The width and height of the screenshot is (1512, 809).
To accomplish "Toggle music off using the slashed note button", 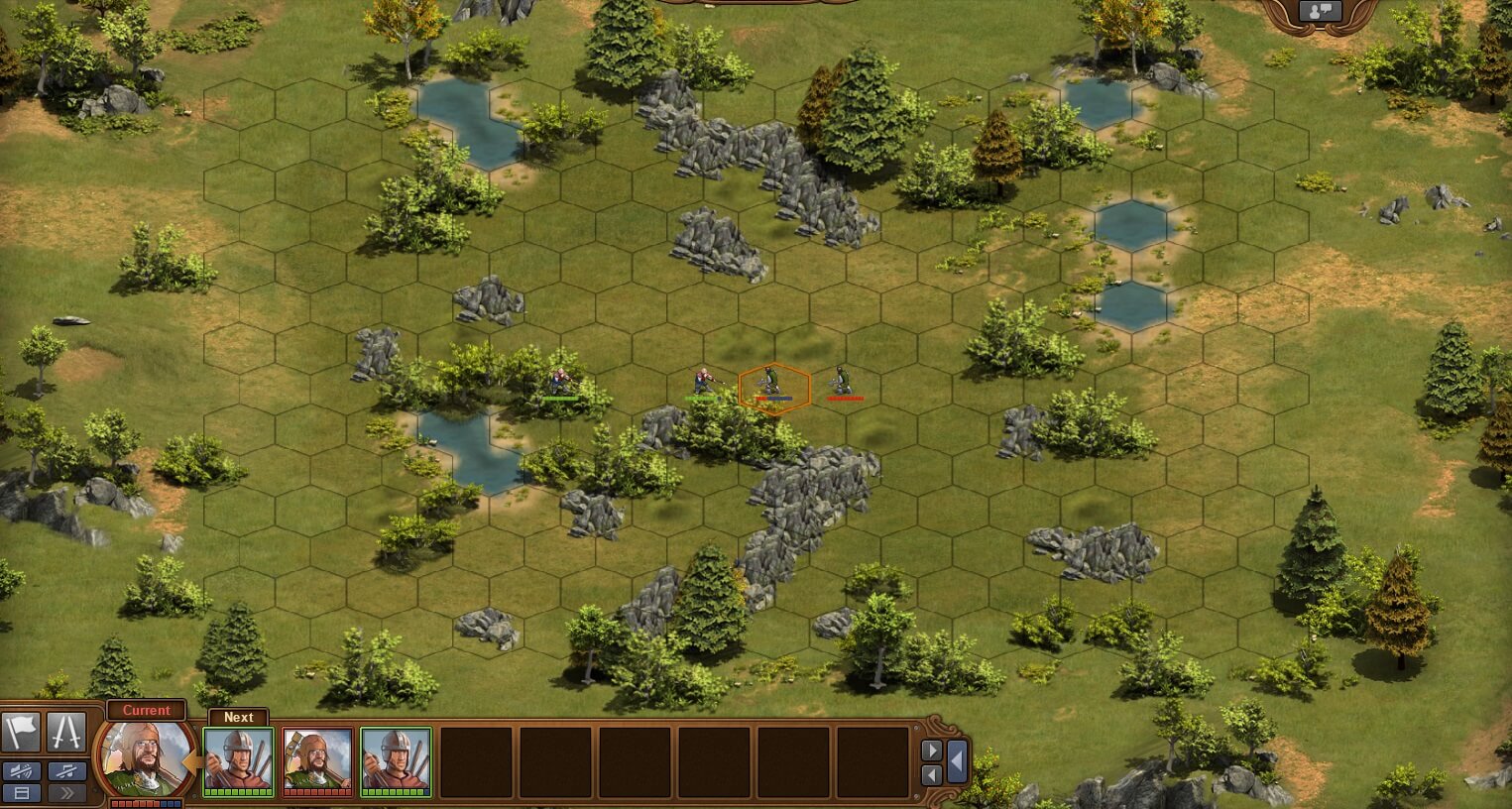I will click(67, 771).
